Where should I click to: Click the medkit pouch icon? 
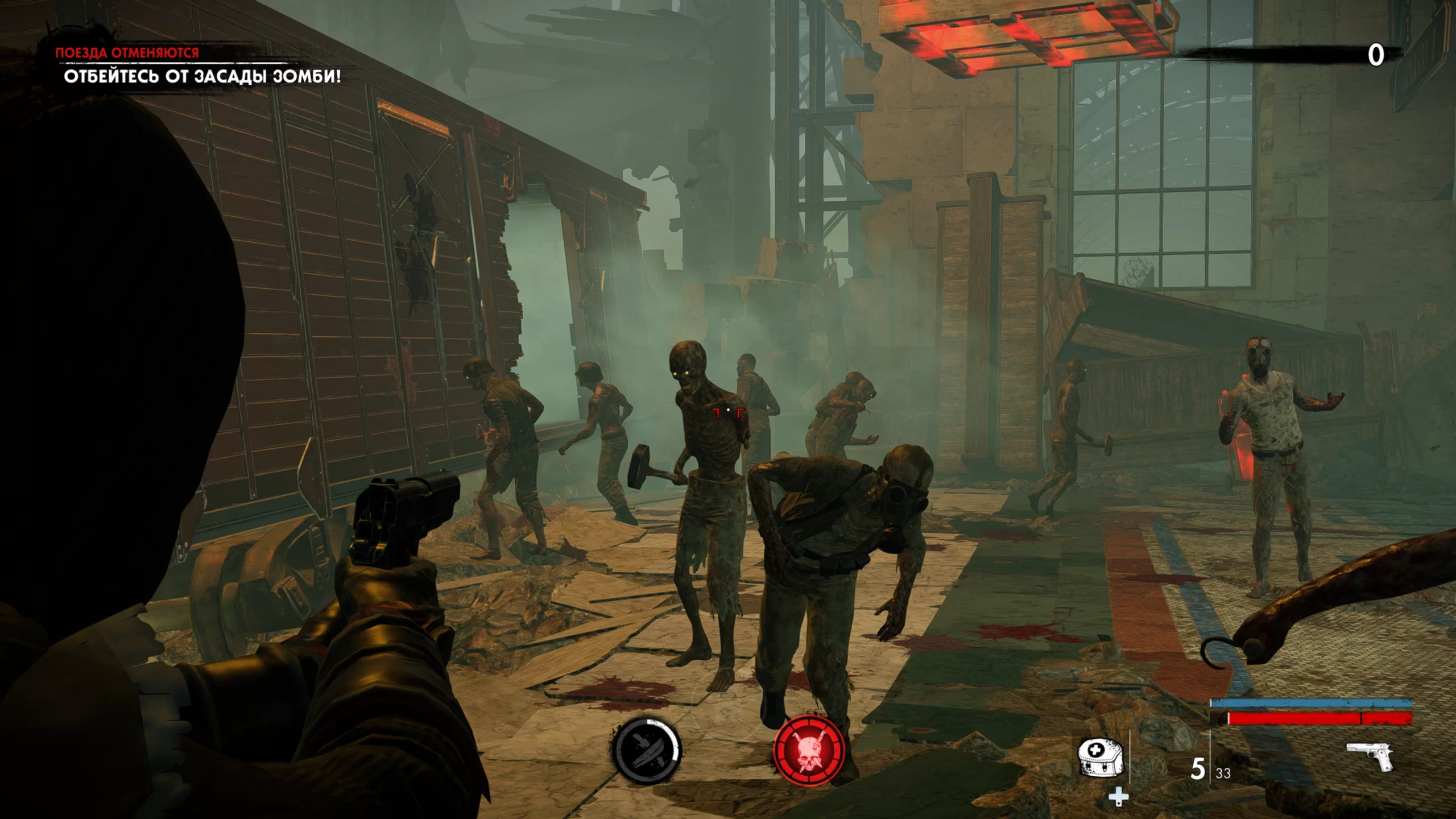coord(1100,758)
